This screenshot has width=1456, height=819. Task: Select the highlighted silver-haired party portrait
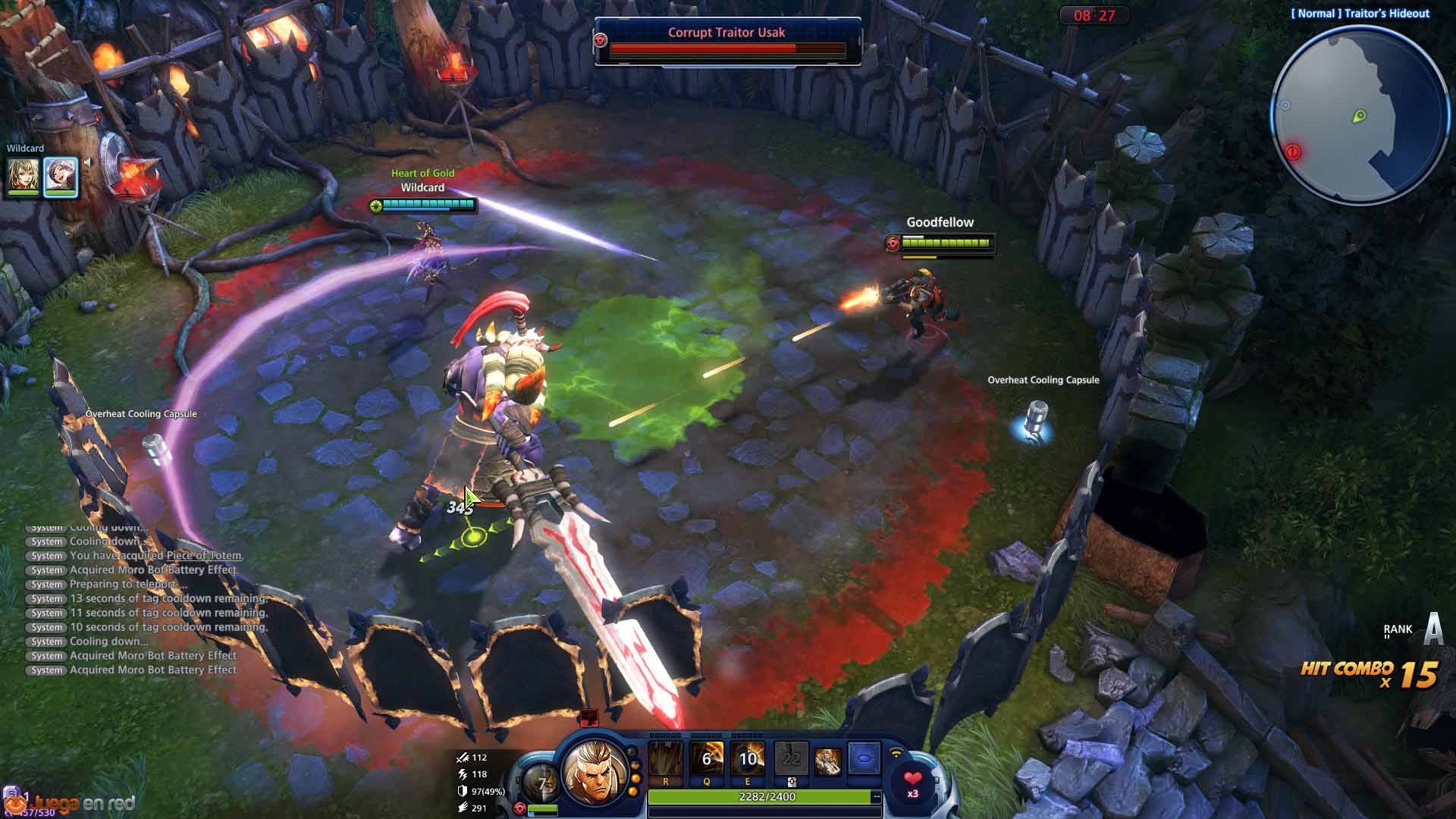click(x=61, y=175)
